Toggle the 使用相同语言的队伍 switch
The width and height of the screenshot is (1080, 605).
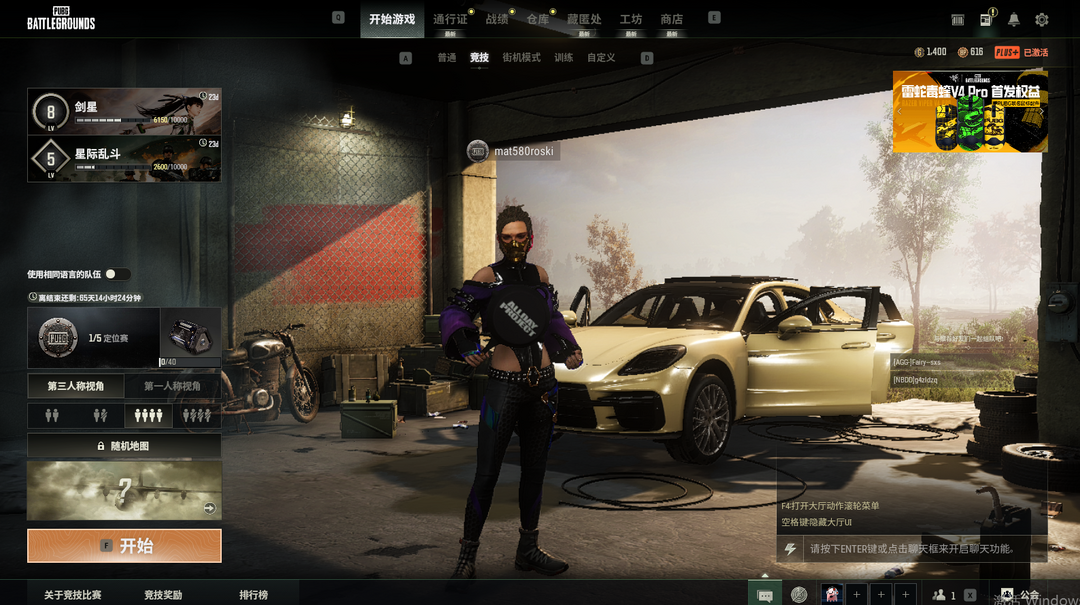coord(117,274)
